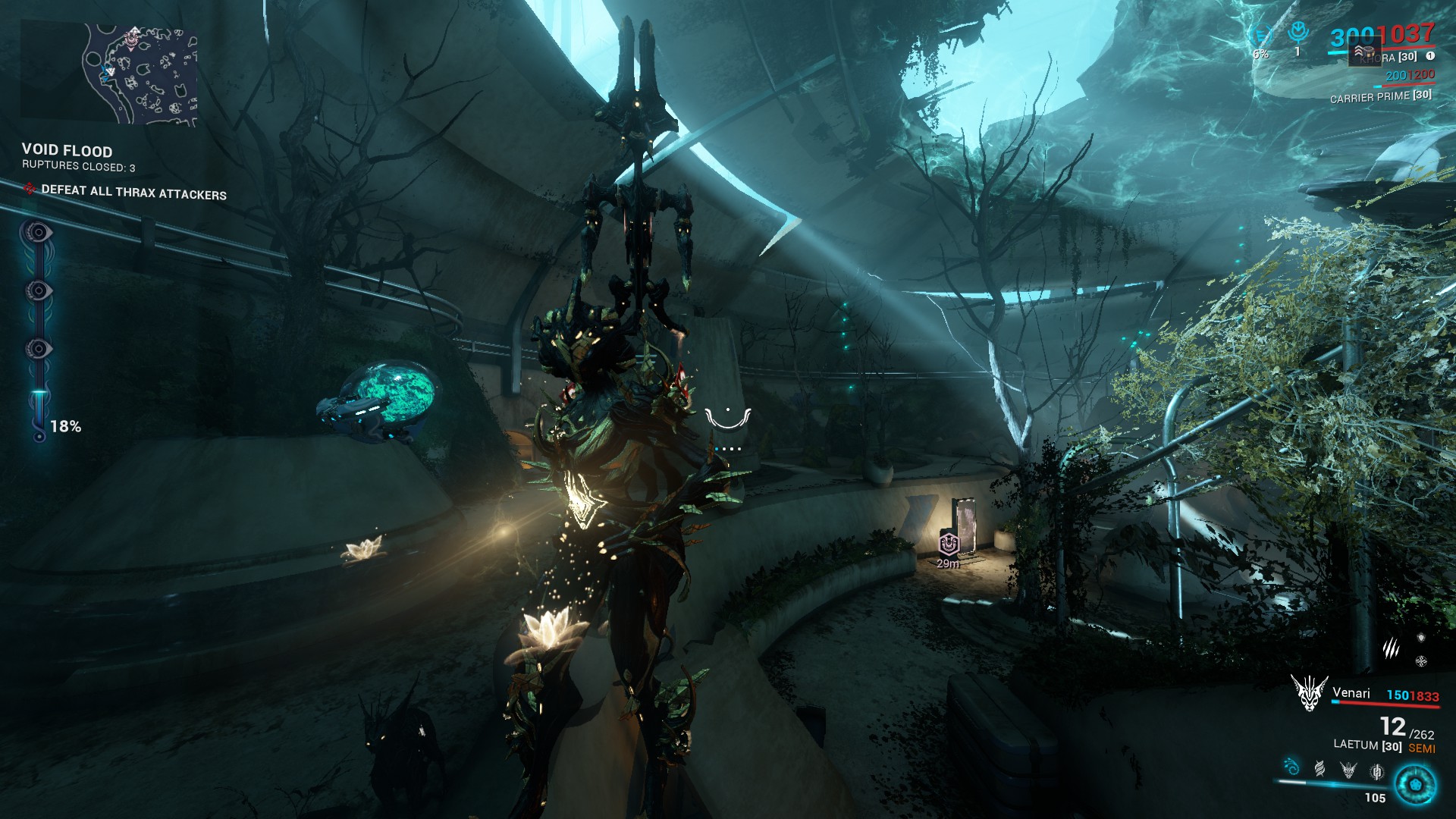
Task: Activate the Venari cat-head ability icon
Action: coord(1348,770)
